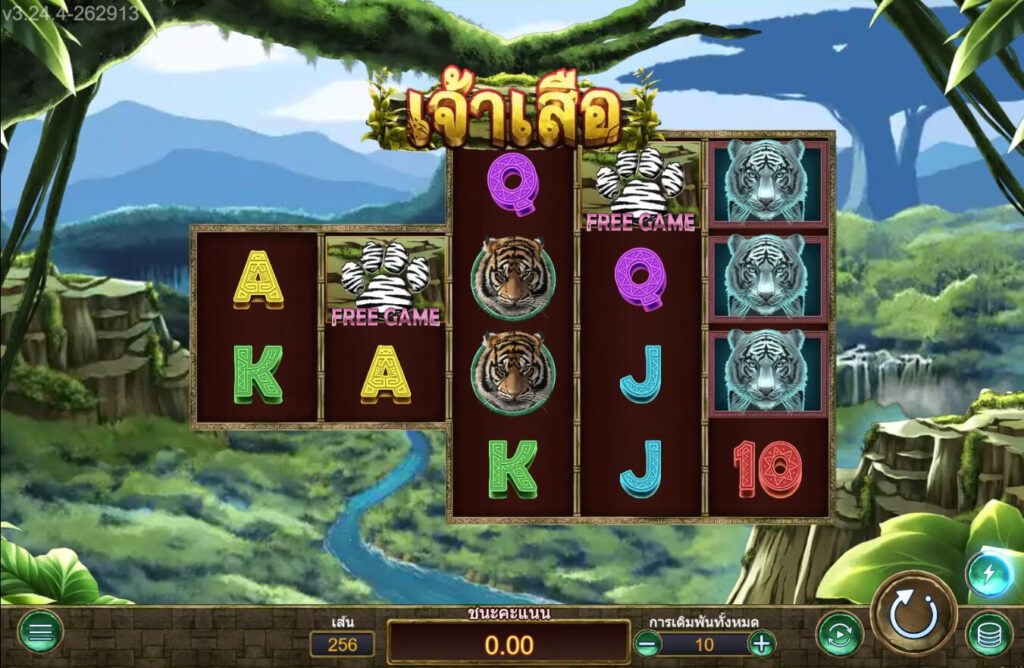
Task: Decrease total bet with the minus button
Action: tap(647, 644)
